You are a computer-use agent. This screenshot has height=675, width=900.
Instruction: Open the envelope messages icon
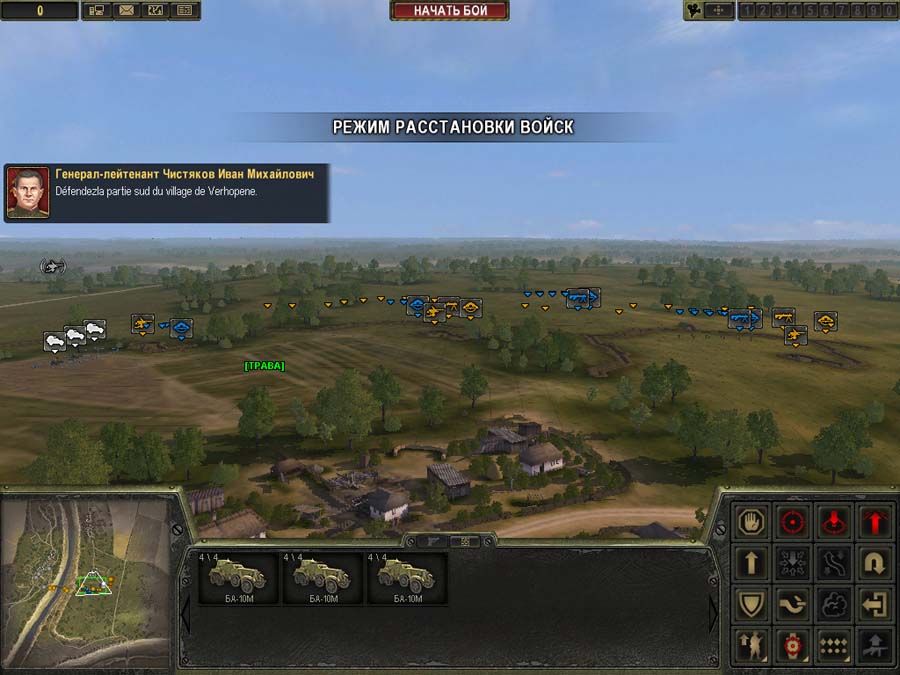click(126, 11)
